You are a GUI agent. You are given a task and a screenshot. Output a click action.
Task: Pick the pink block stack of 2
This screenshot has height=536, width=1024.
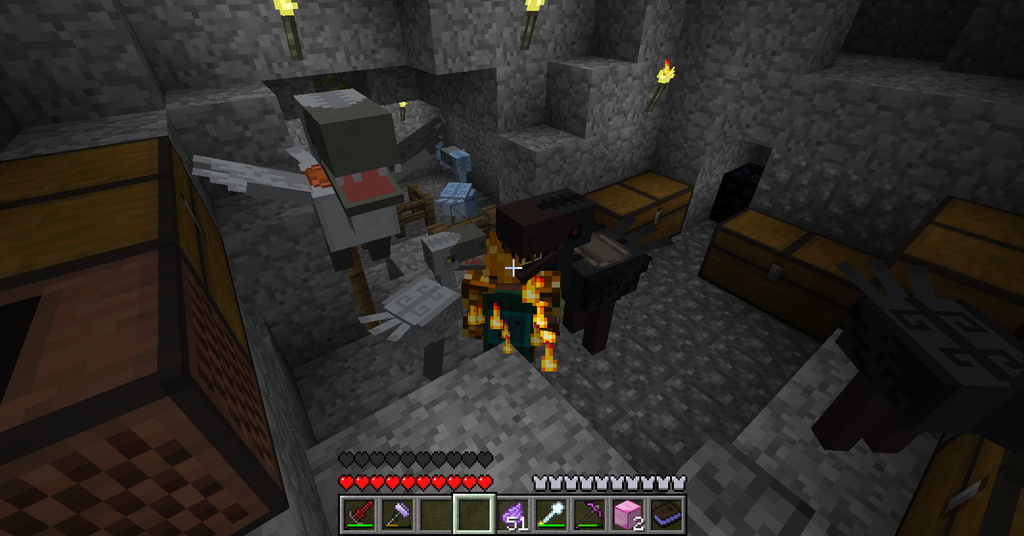tap(626, 514)
